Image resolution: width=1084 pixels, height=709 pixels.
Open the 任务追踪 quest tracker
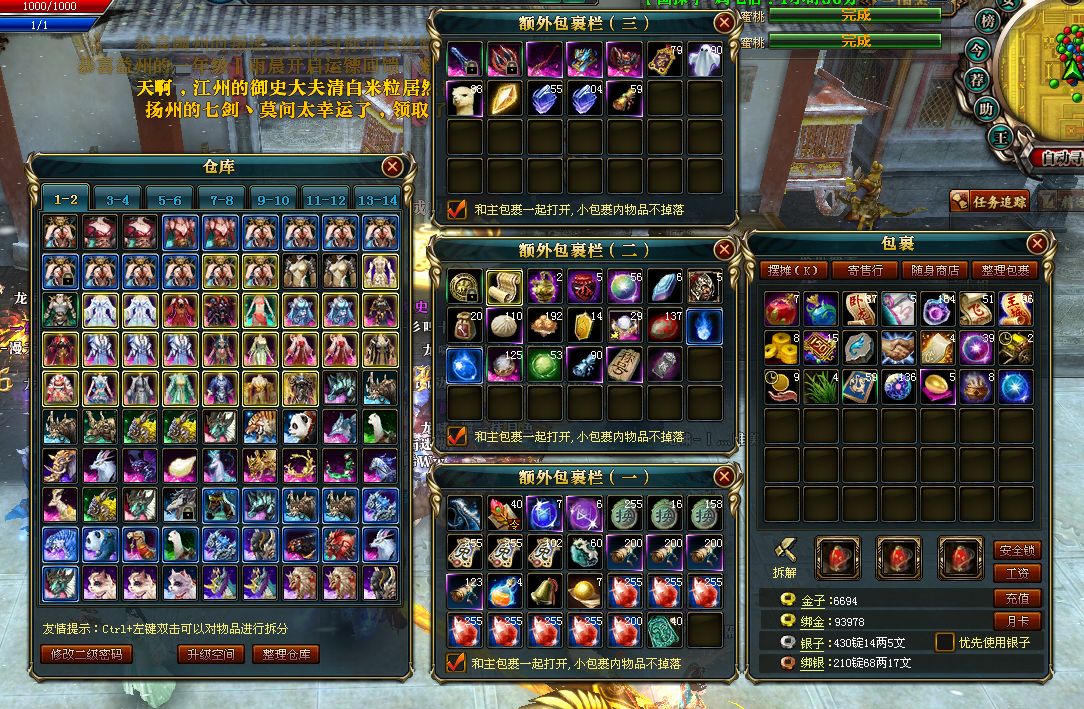coord(990,201)
